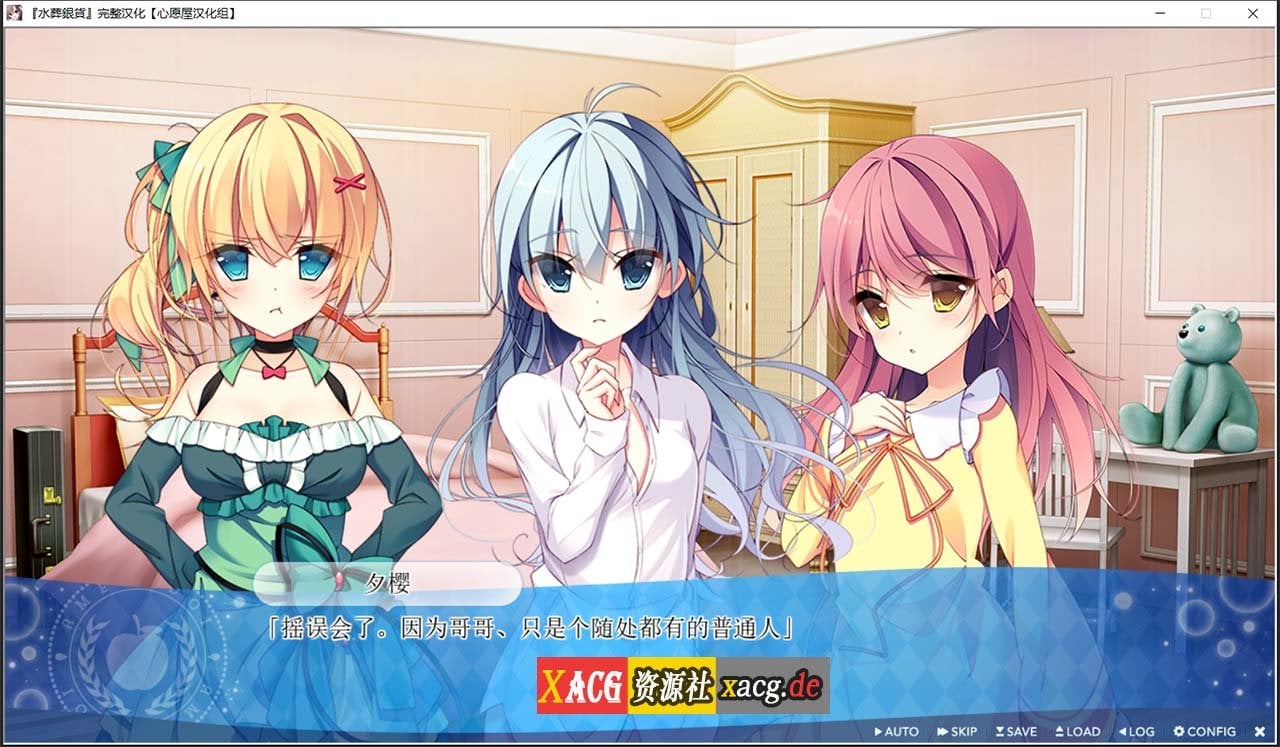Click the SAVE down-arrow icon

[1002, 731]
